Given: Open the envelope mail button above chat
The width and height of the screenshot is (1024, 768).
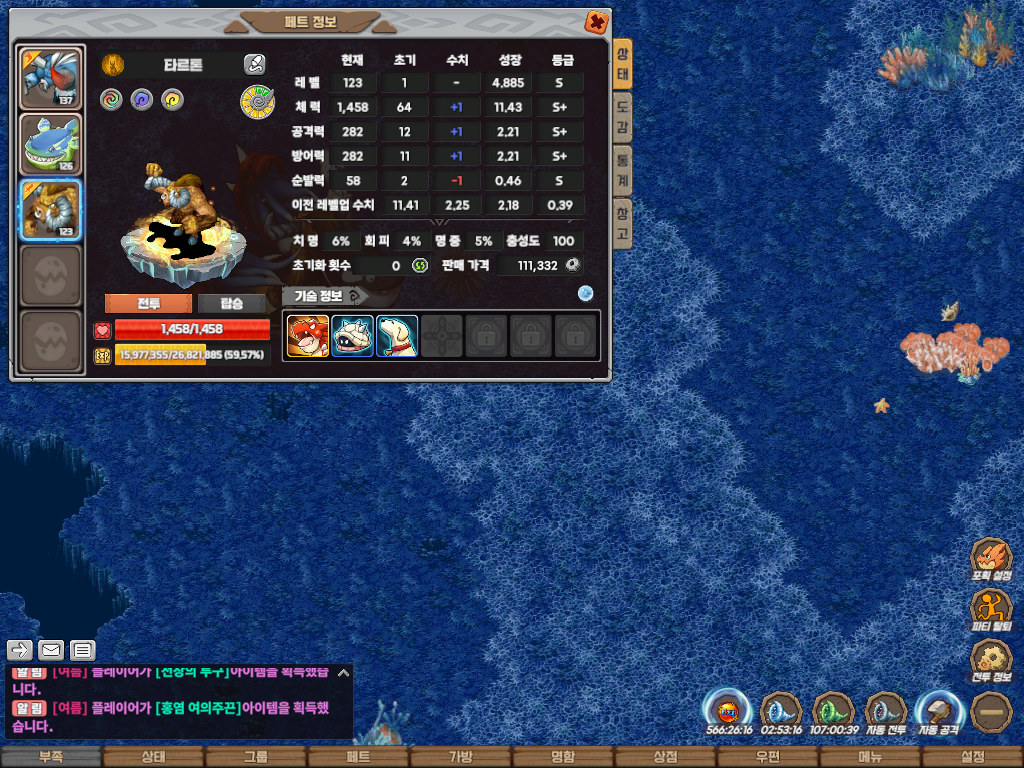Looking at the screenshot, I should coord(51,650).
